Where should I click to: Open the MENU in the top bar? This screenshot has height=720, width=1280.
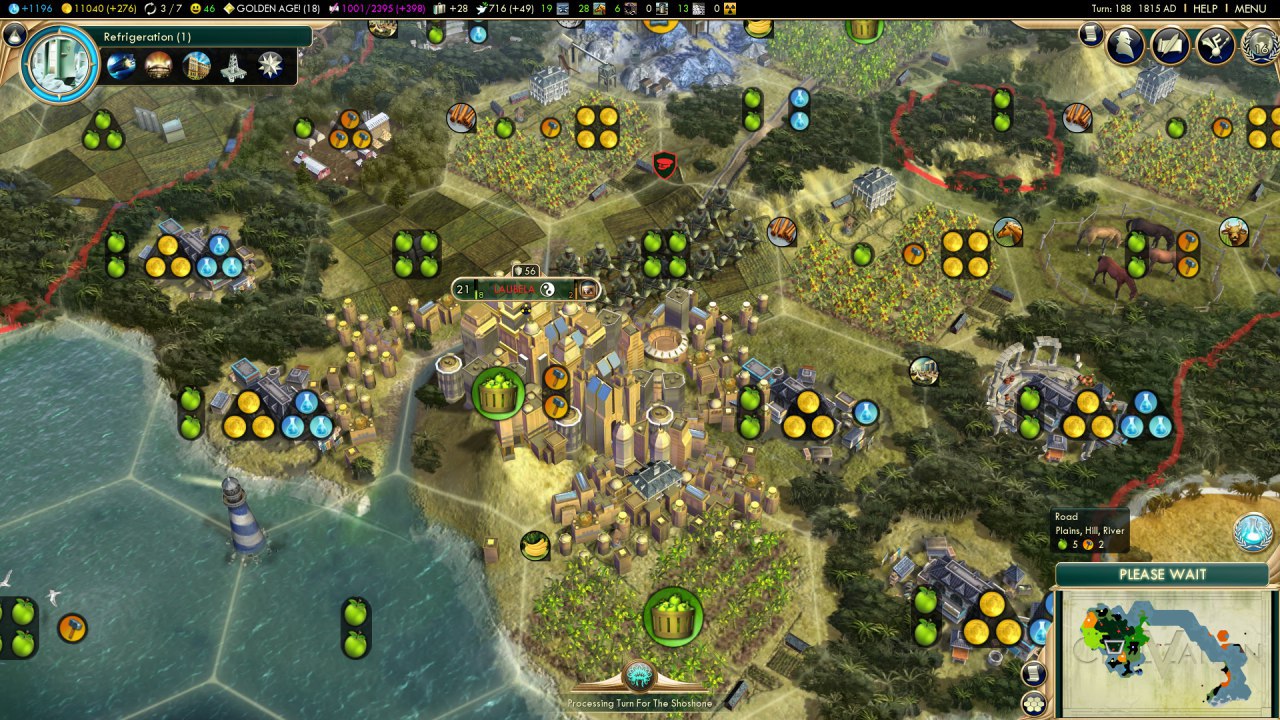[x=1250, y=8]
